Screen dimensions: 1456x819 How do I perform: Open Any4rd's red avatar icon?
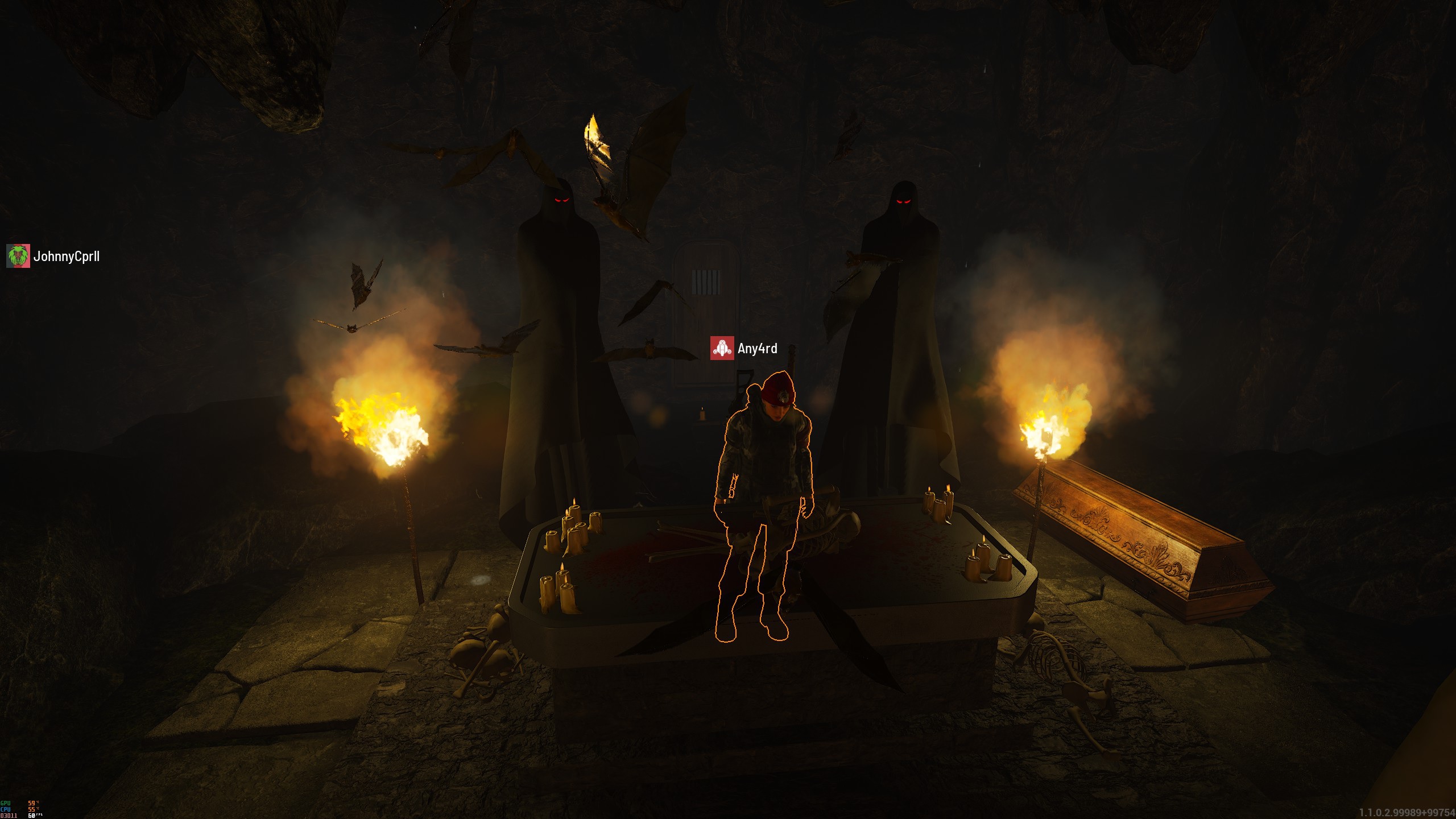tap(722, 348)
